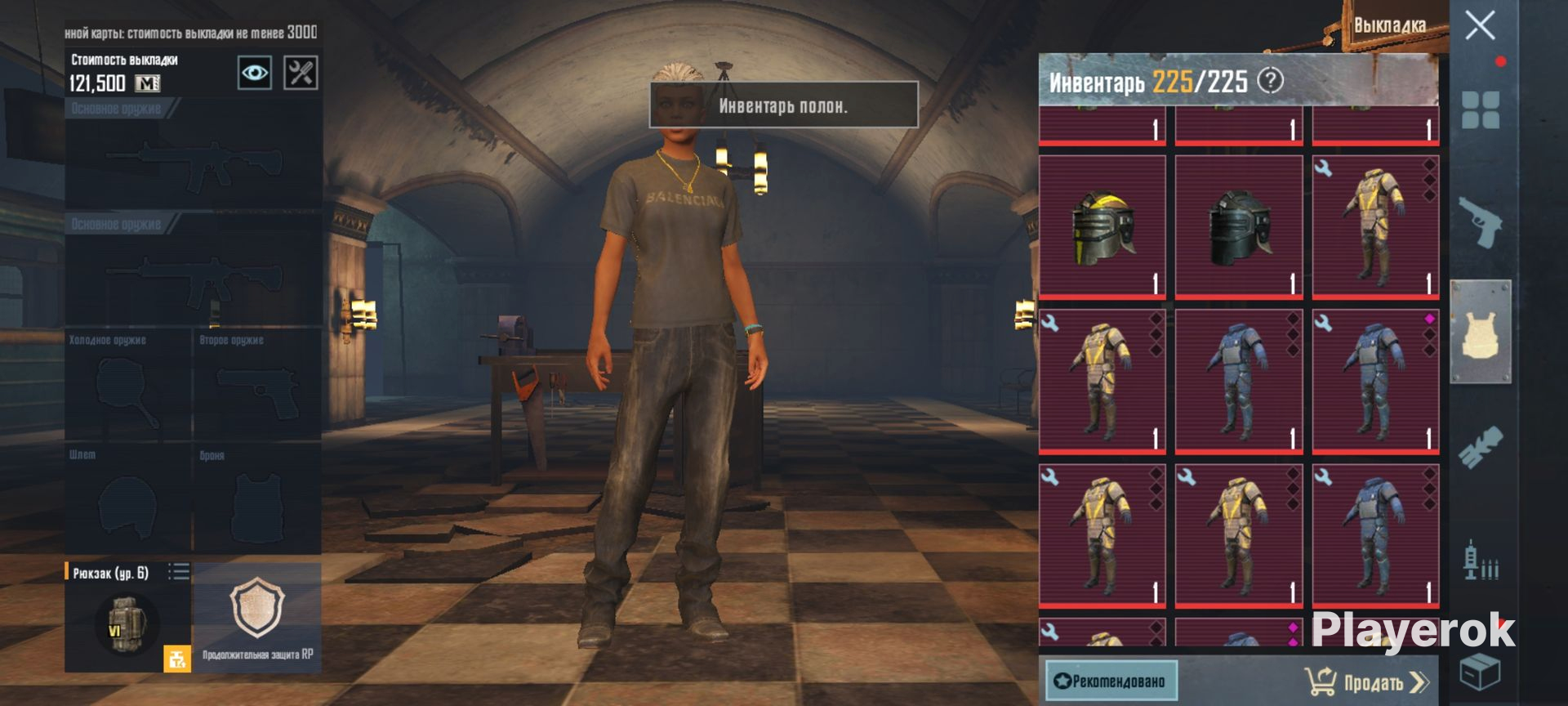1568x706 pixels.
Task: Open the wrench and screwdriver tools button
Action: [301, 74]
